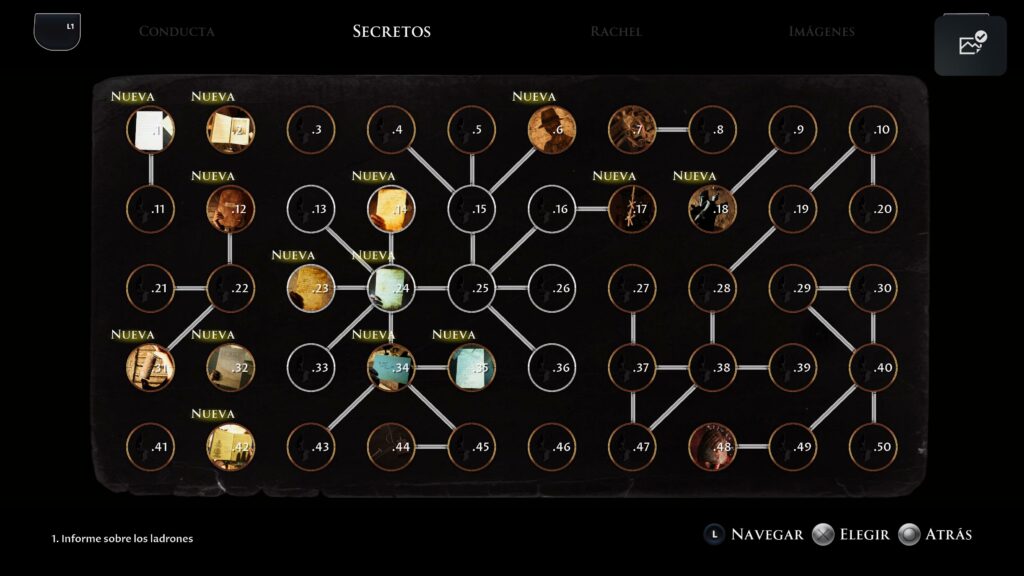Choose locked node 38
This screenshot has width=1024, height=576.
coord(712,367)
